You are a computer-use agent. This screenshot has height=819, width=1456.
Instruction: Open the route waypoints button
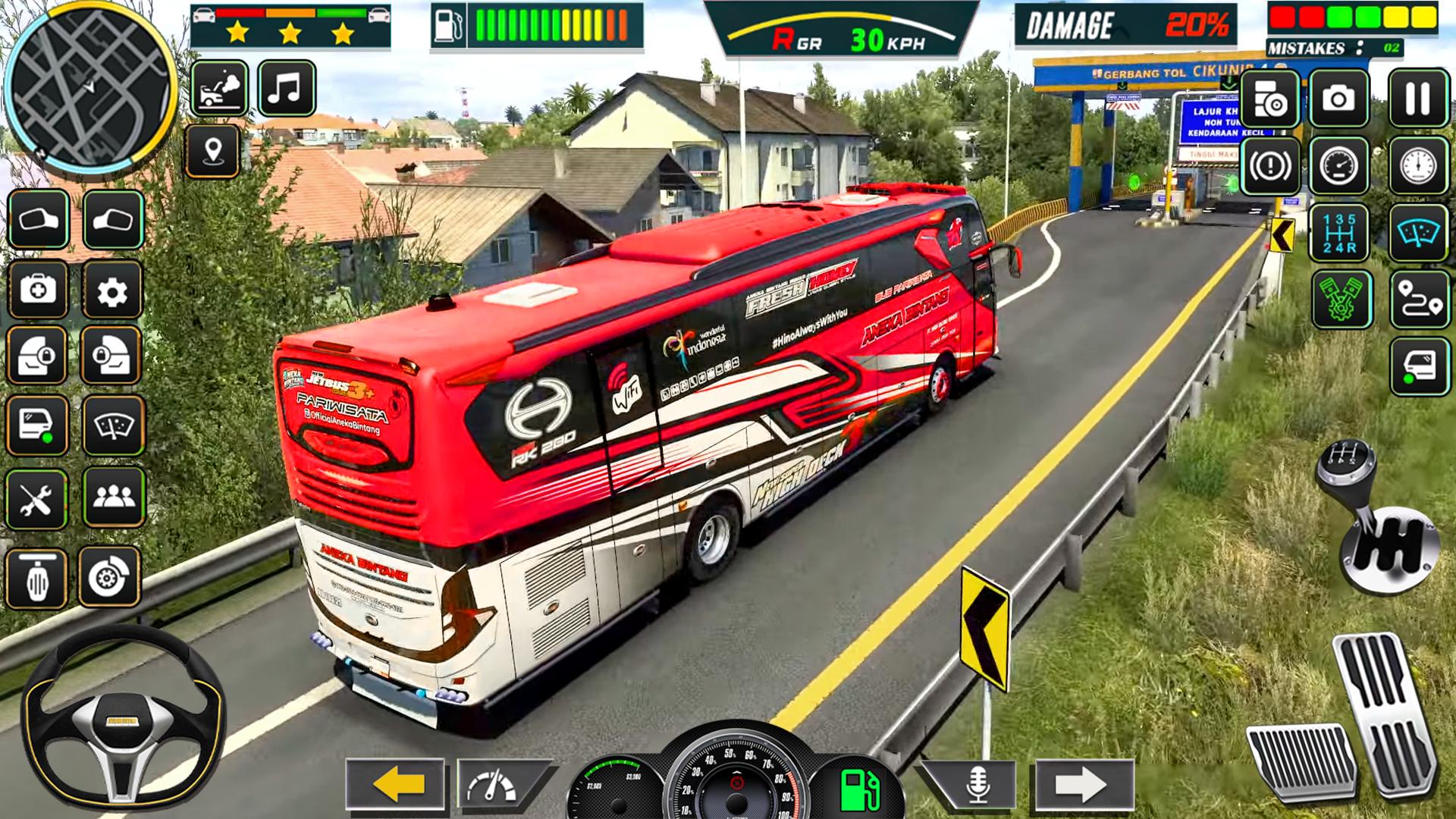point(1419,300)
